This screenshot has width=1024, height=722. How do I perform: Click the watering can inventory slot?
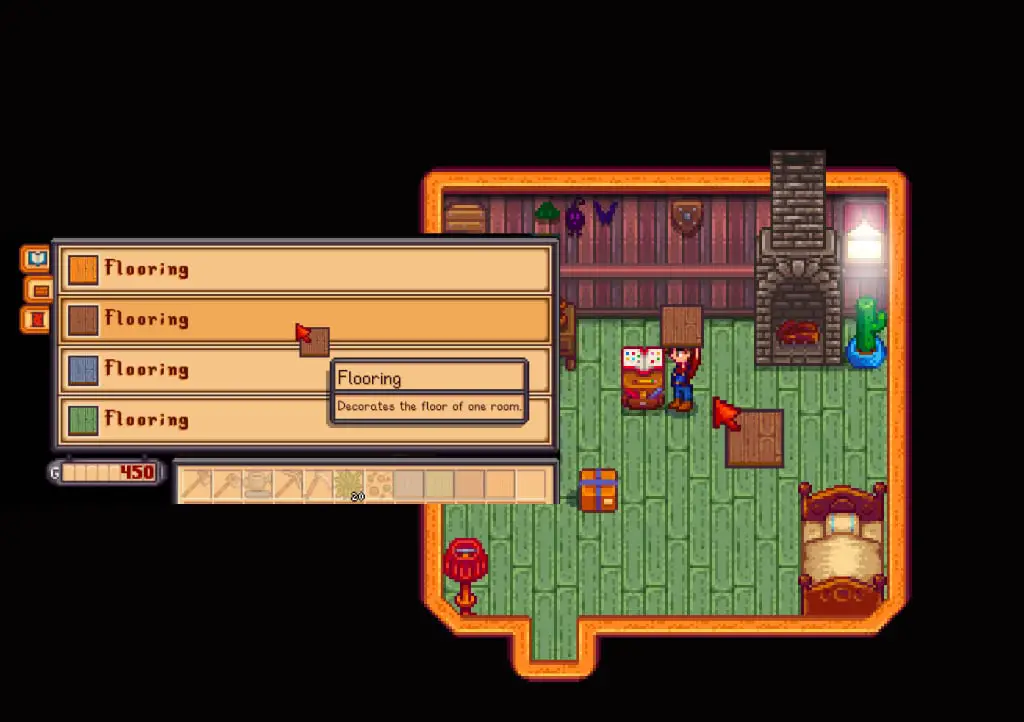click(x=258, y=485)
